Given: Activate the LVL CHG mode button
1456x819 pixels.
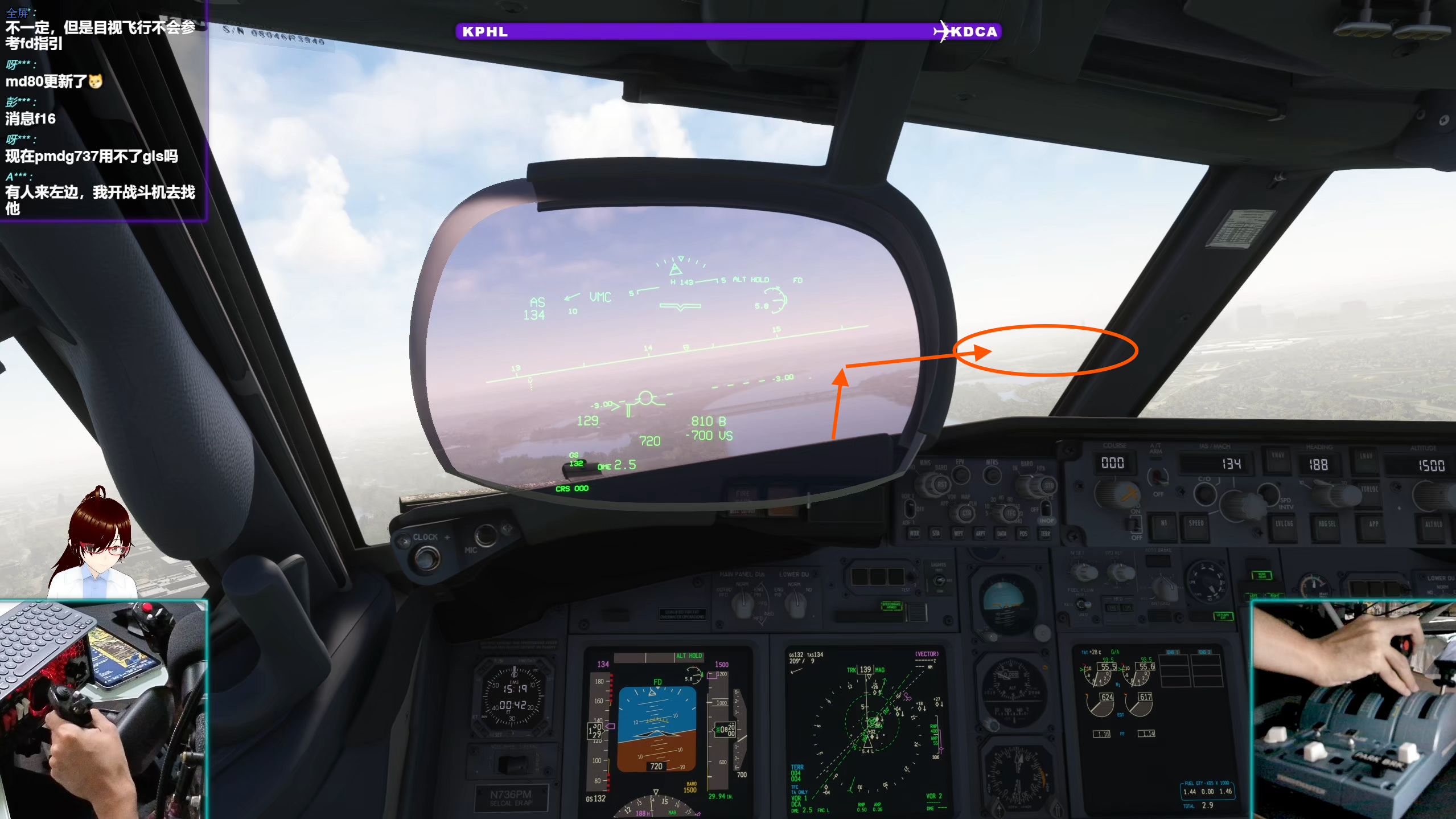Looking at the screenshot, I should coord(1284,525).
